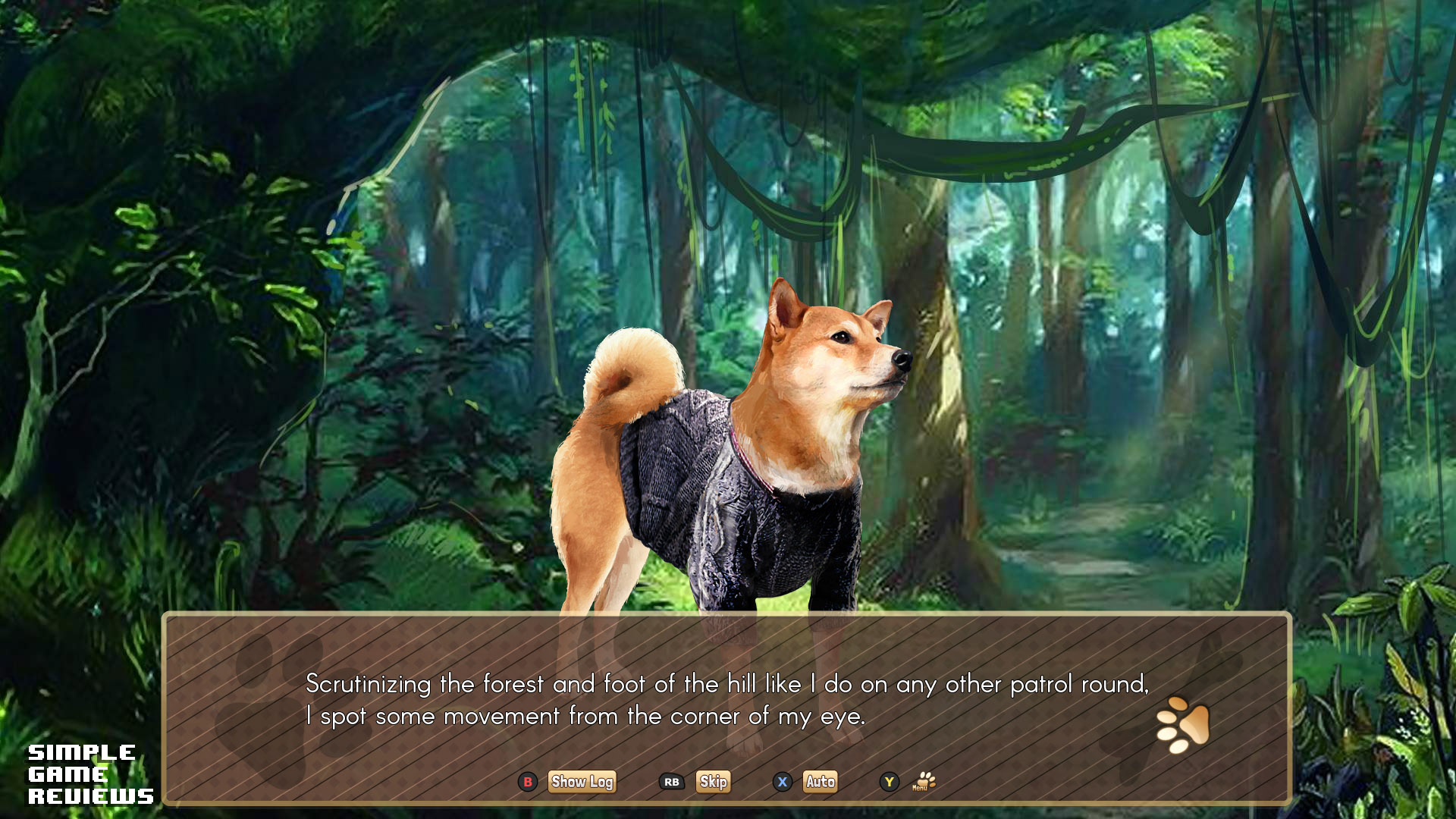The image size is (1456, 819).
Task: Toggle Skip mode on
Action: [x=713, y=782]
